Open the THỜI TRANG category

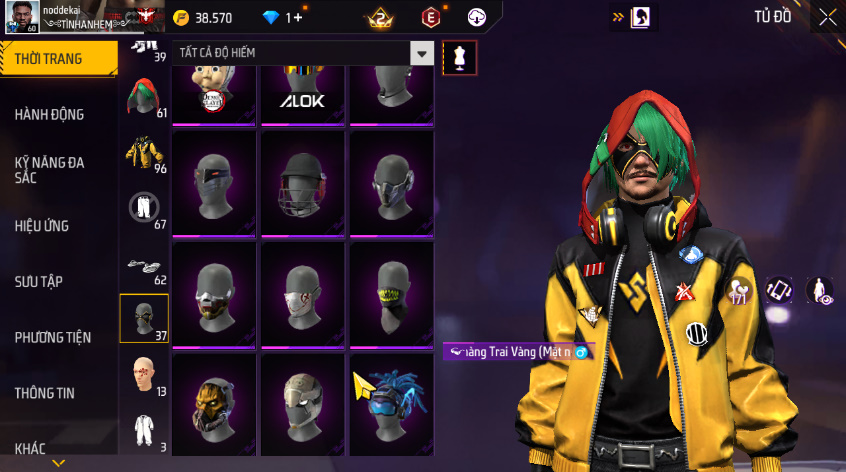(50, 59)
